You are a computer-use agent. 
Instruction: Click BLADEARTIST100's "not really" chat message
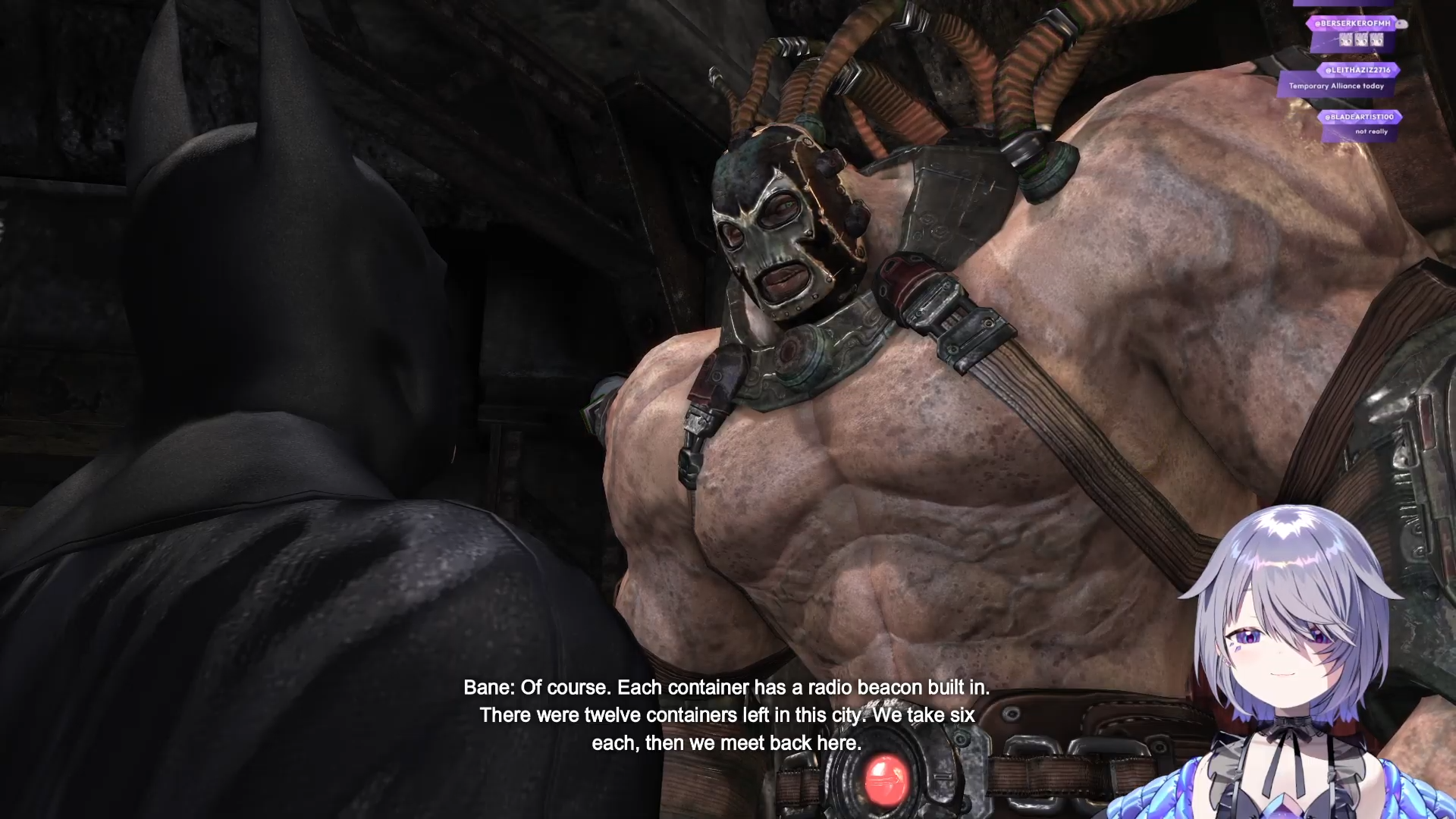pos(1371,132)
